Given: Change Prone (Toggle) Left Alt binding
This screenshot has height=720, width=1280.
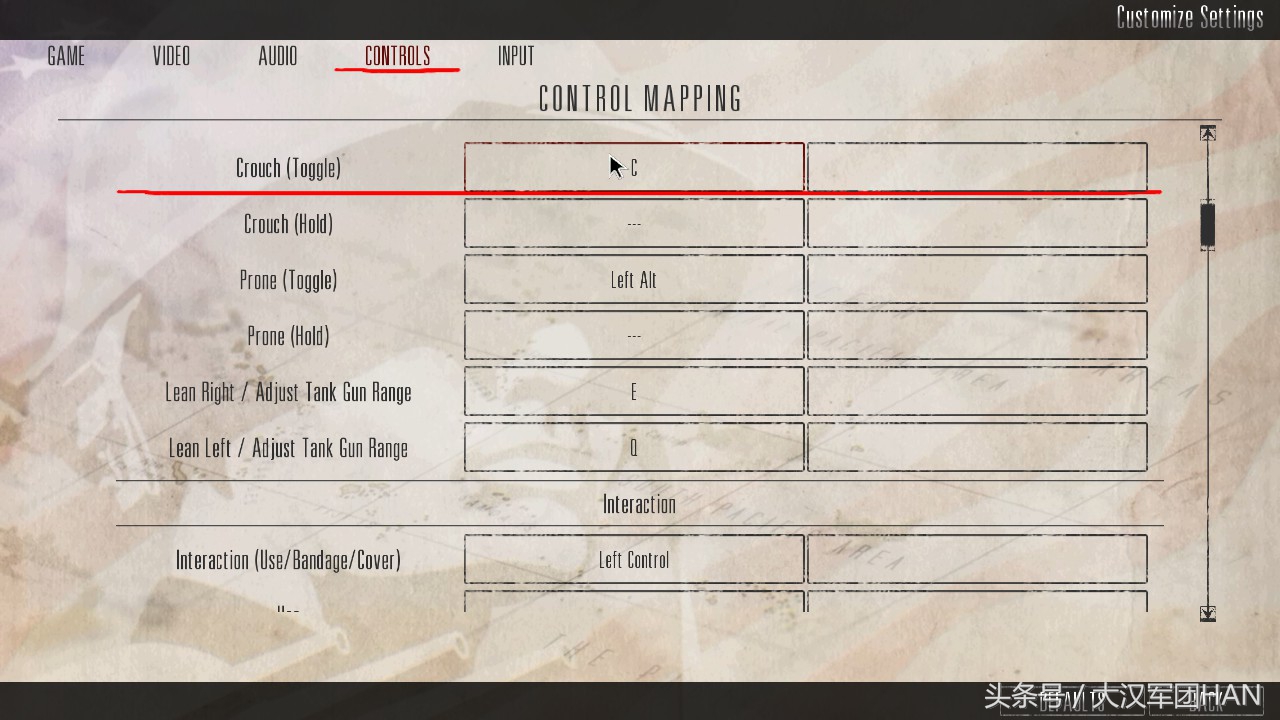Looking at the screenshot, I should click(x=634, y=280).
